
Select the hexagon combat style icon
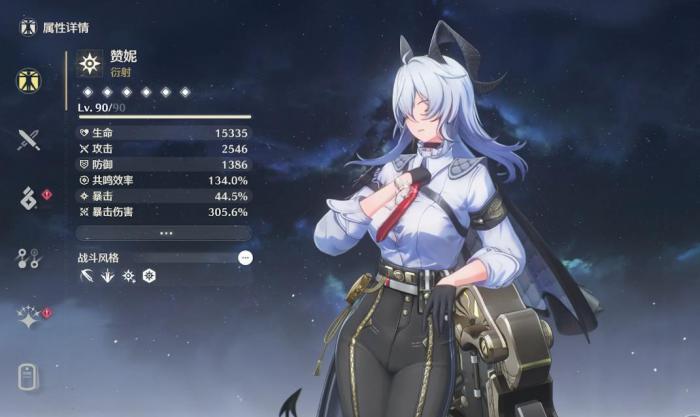(x=149, y=276)
